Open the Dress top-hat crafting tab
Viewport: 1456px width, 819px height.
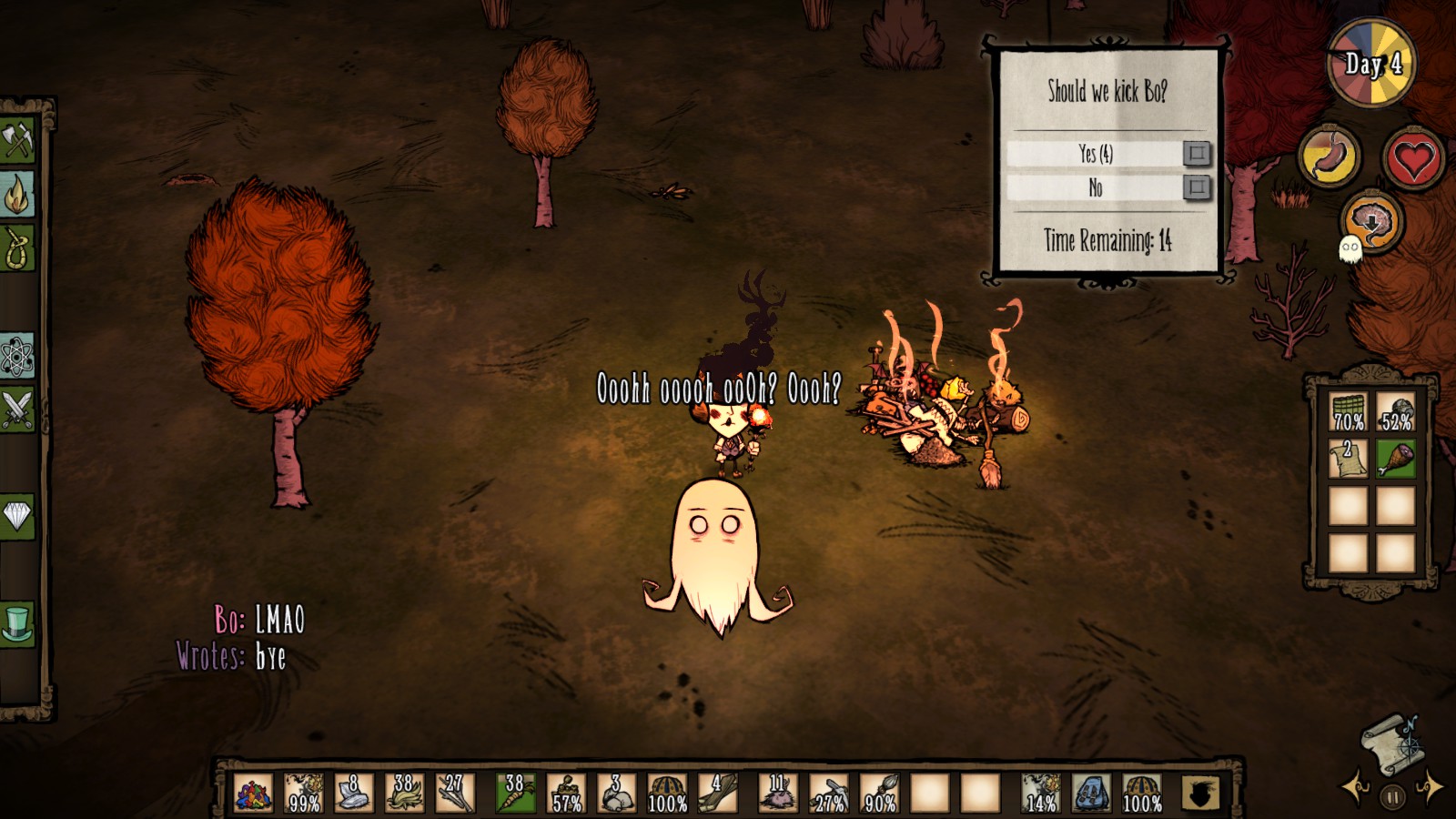click(17, 623)
